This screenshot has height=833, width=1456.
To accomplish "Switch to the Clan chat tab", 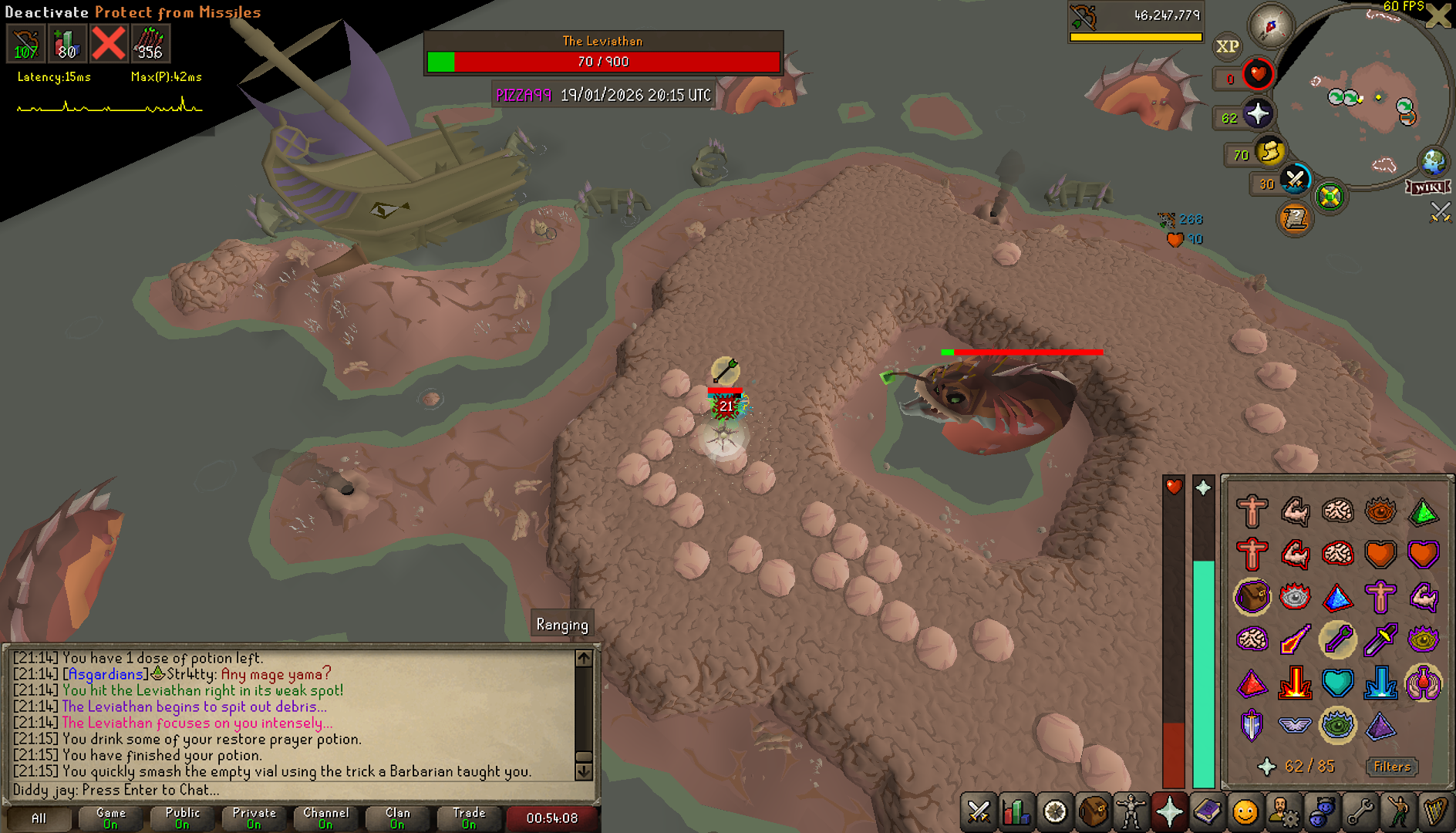I will (397, 818).
